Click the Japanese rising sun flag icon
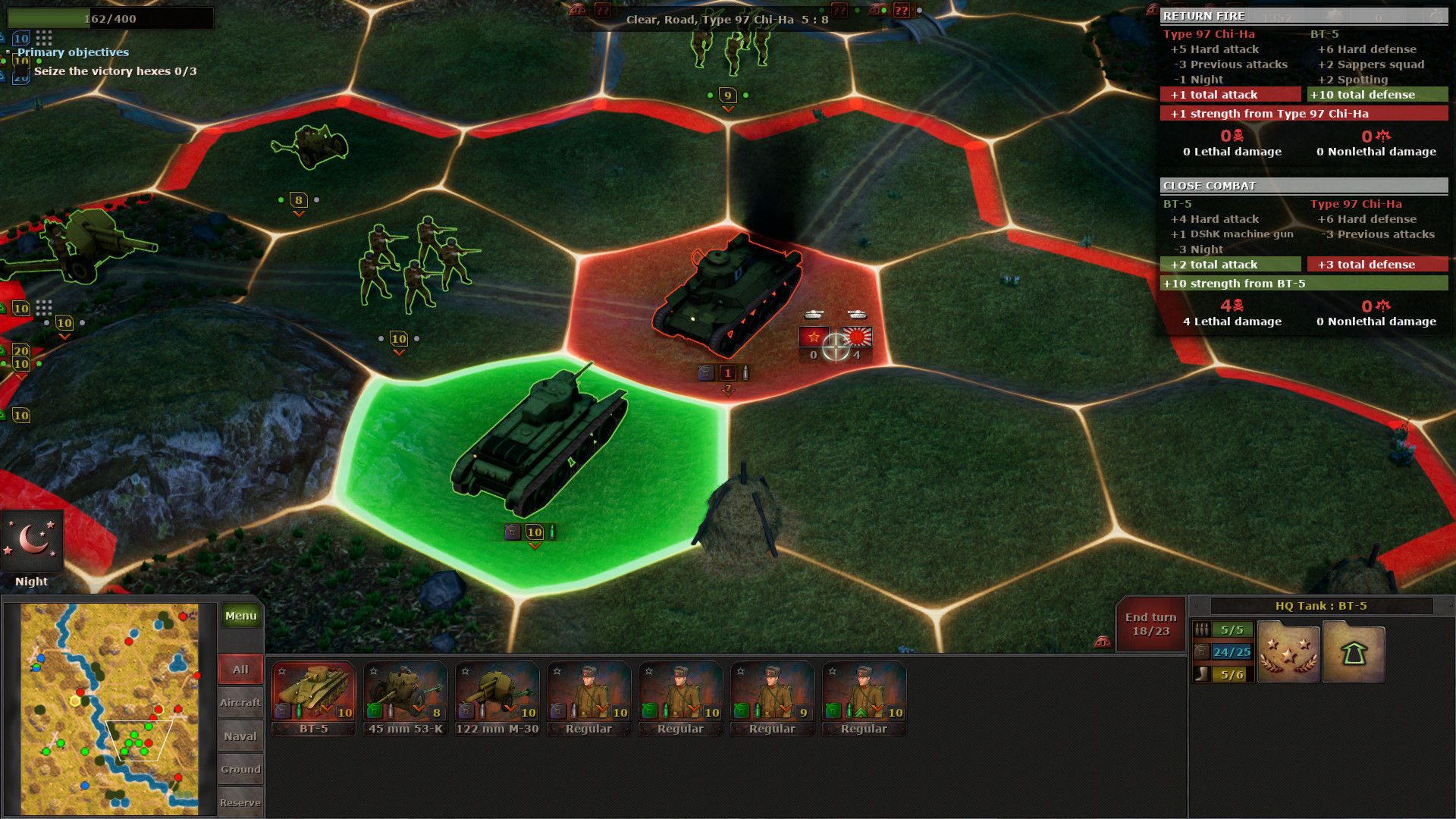1456x819 pixels. point(857,338)
